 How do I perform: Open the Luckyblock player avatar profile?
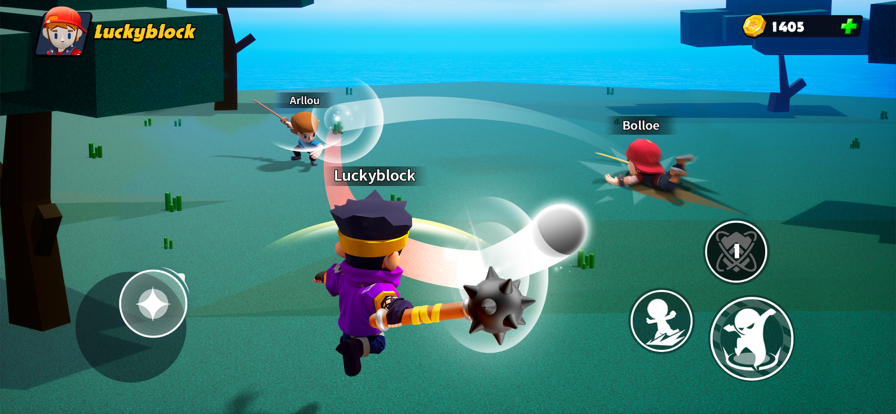click(62, 31)
